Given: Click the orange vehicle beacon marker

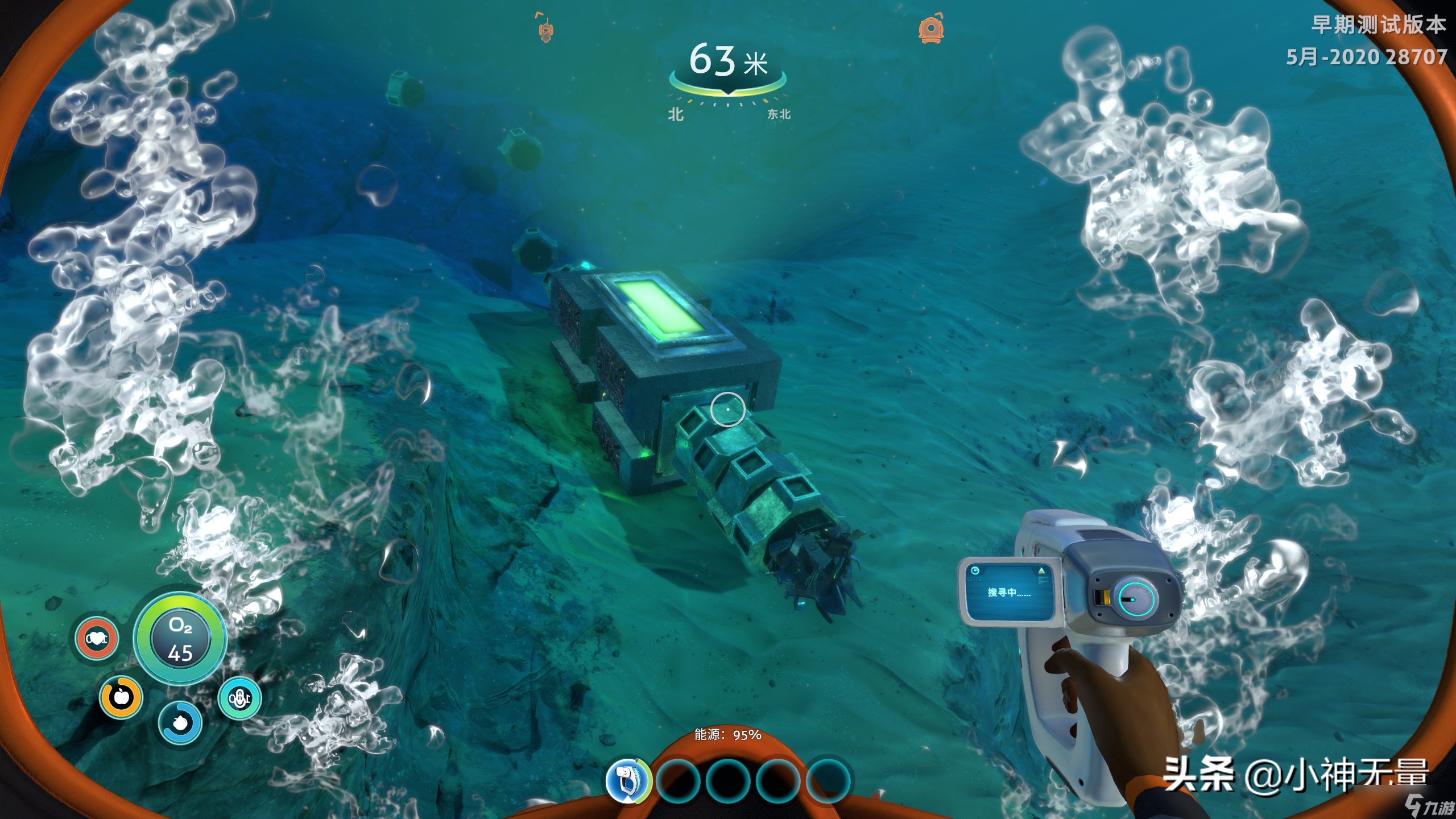Looking at the screenshot, I should point(546,28).
